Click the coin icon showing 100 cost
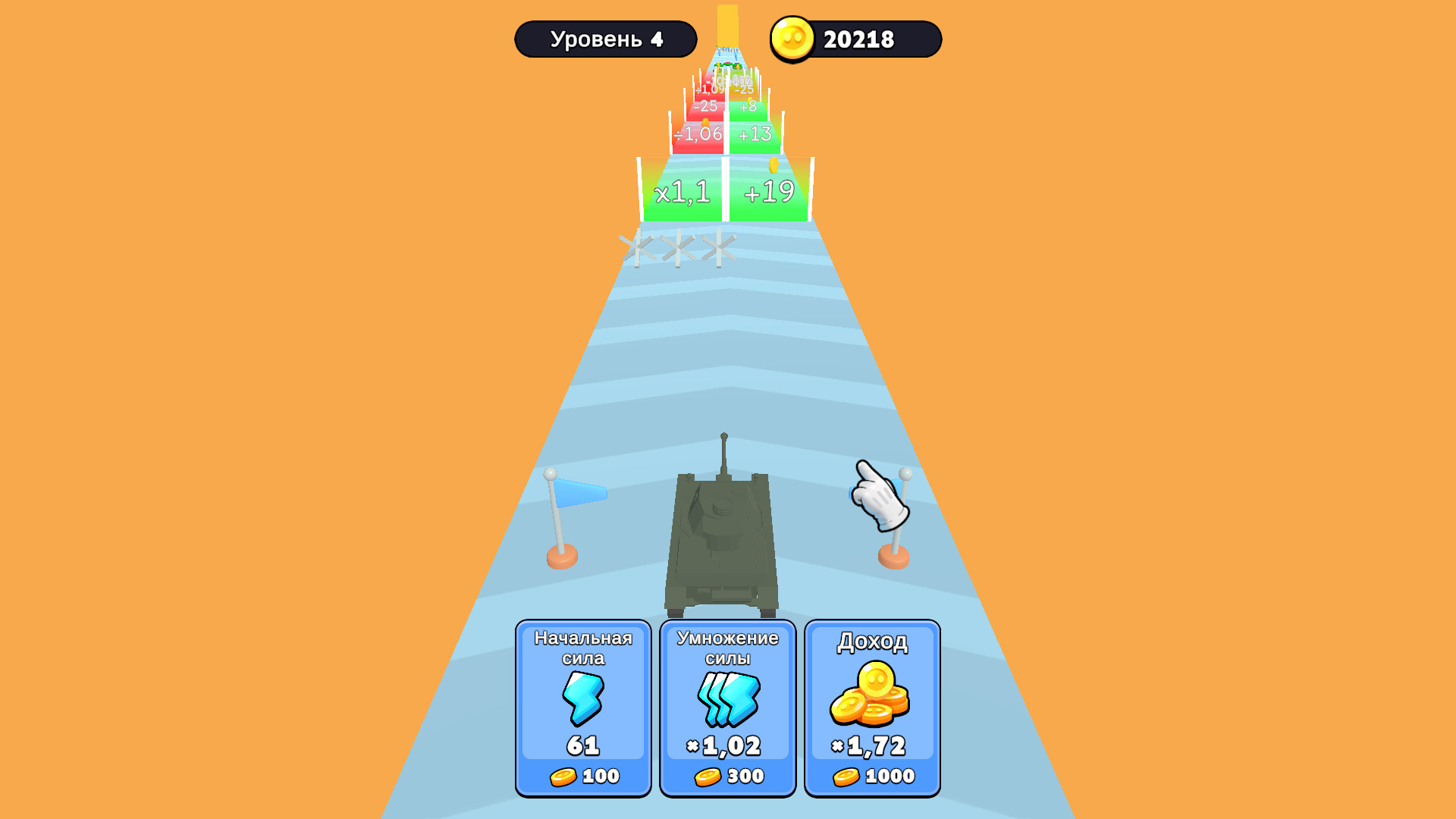Image resolution: width=1456 pixels, height=819 pixels. click(564, 775)
